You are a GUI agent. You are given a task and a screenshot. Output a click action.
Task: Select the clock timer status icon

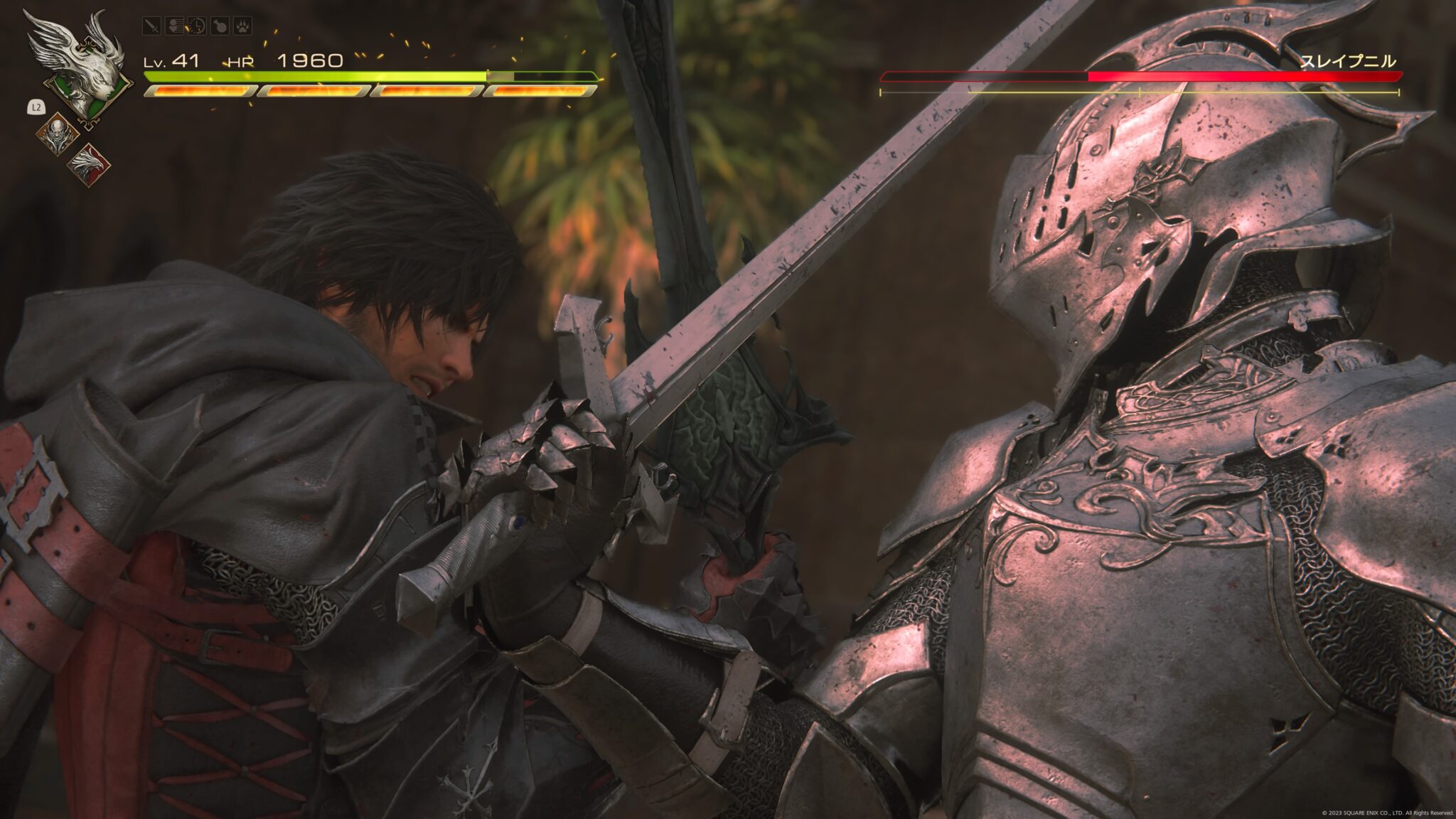coord(196,26)
